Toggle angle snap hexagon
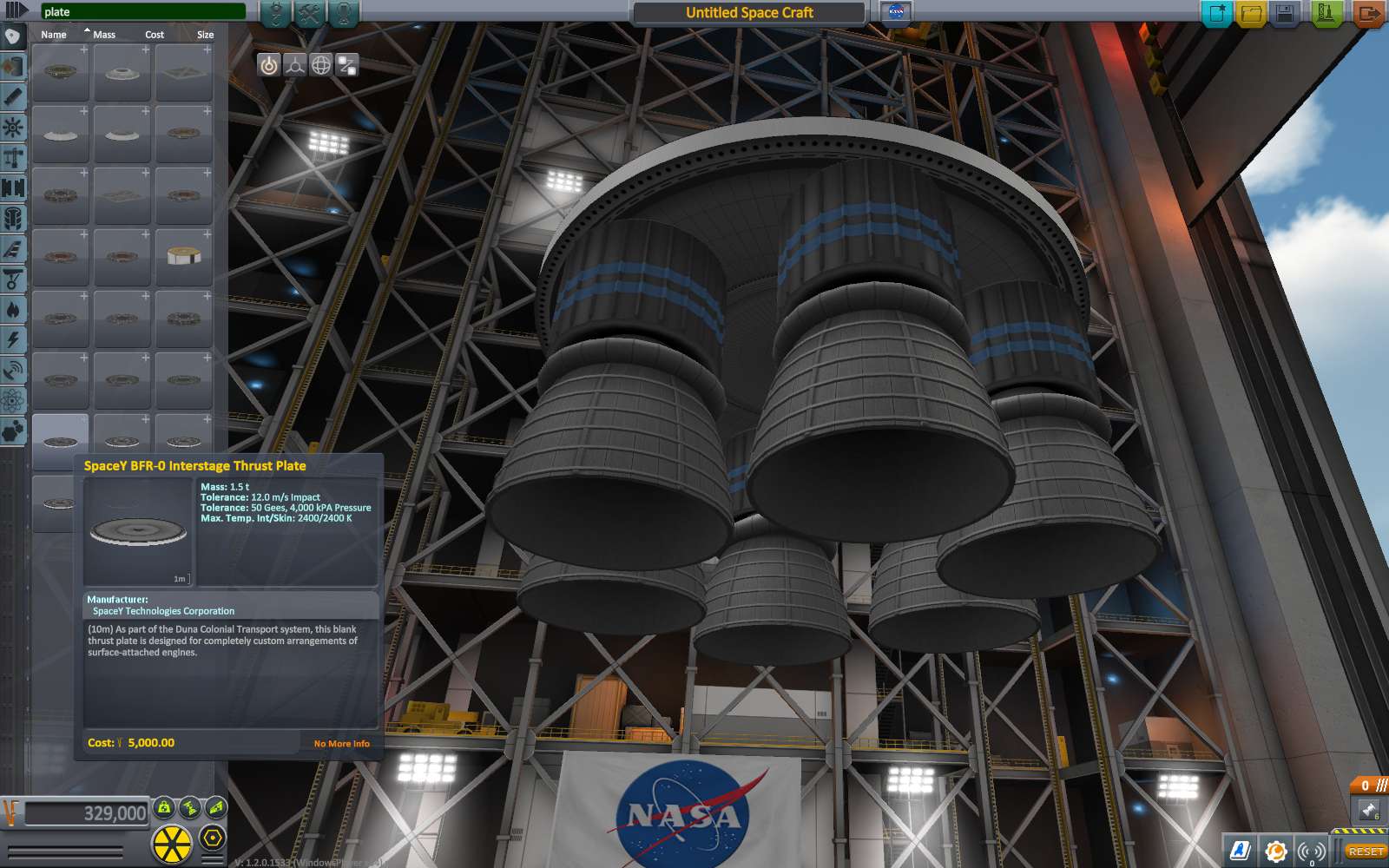This screenshot has width=1389, height=868. (x=213, y=837)
